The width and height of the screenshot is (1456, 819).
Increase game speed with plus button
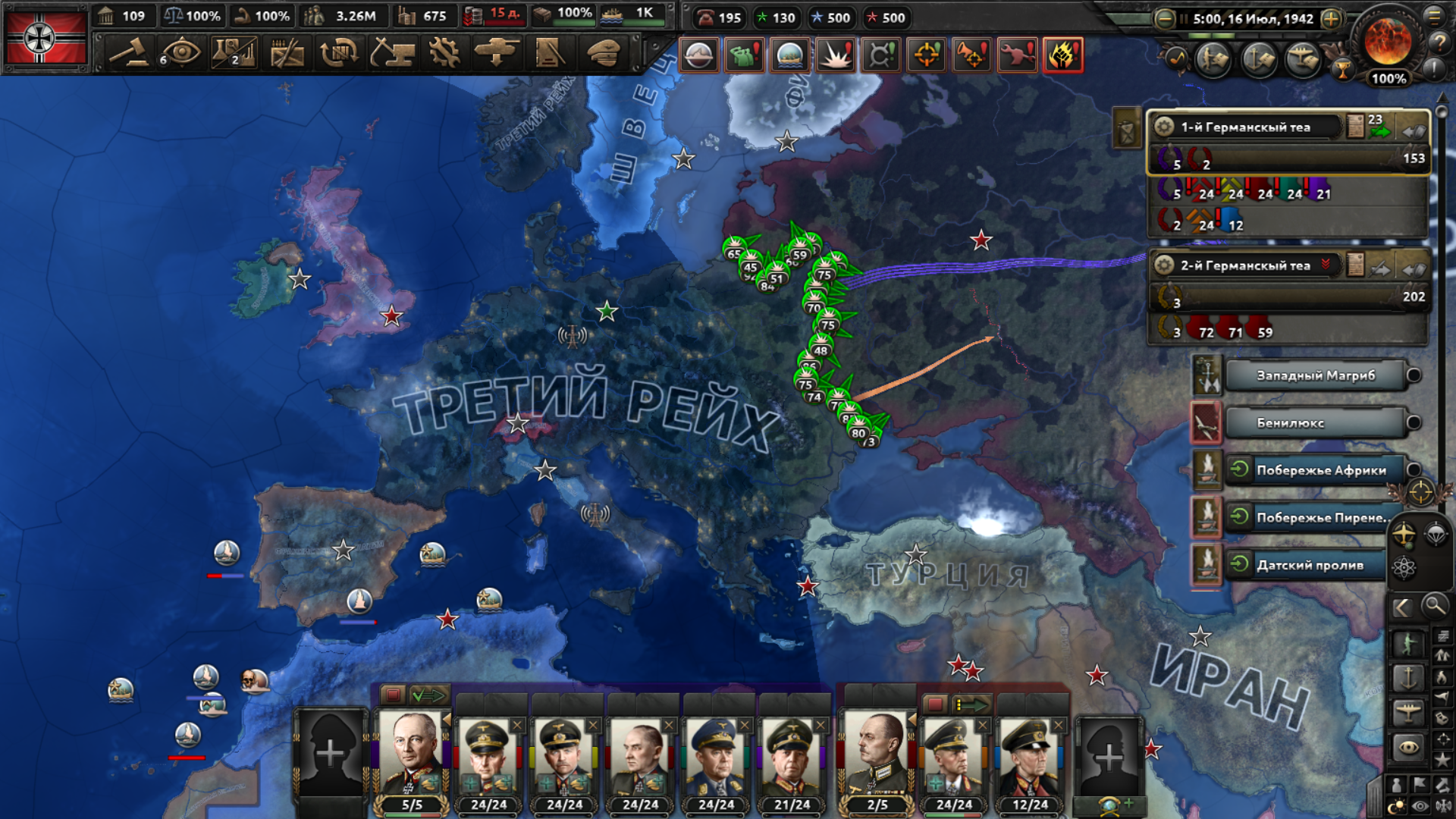point(1331,19)
